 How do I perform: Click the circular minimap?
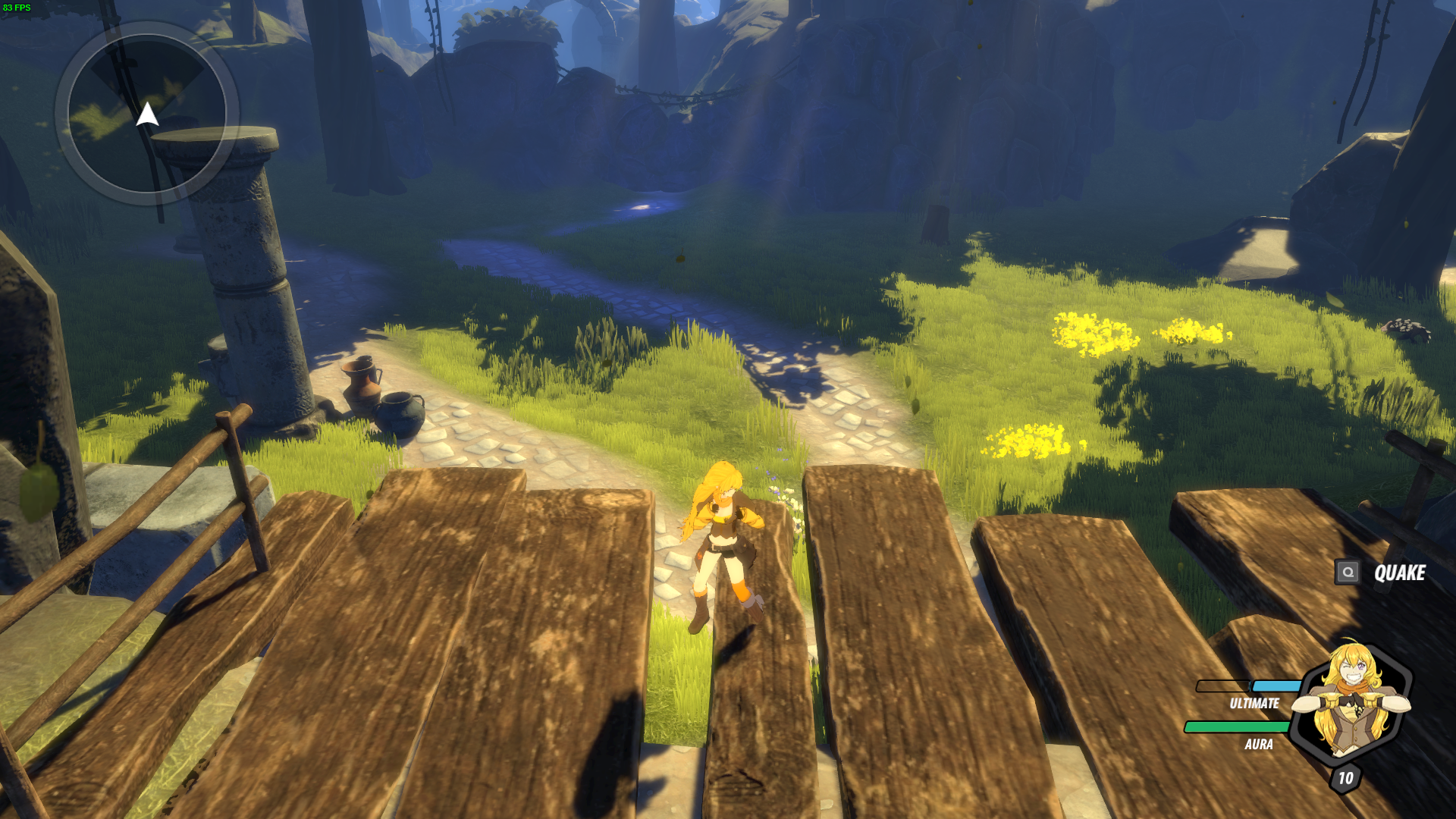147,114
